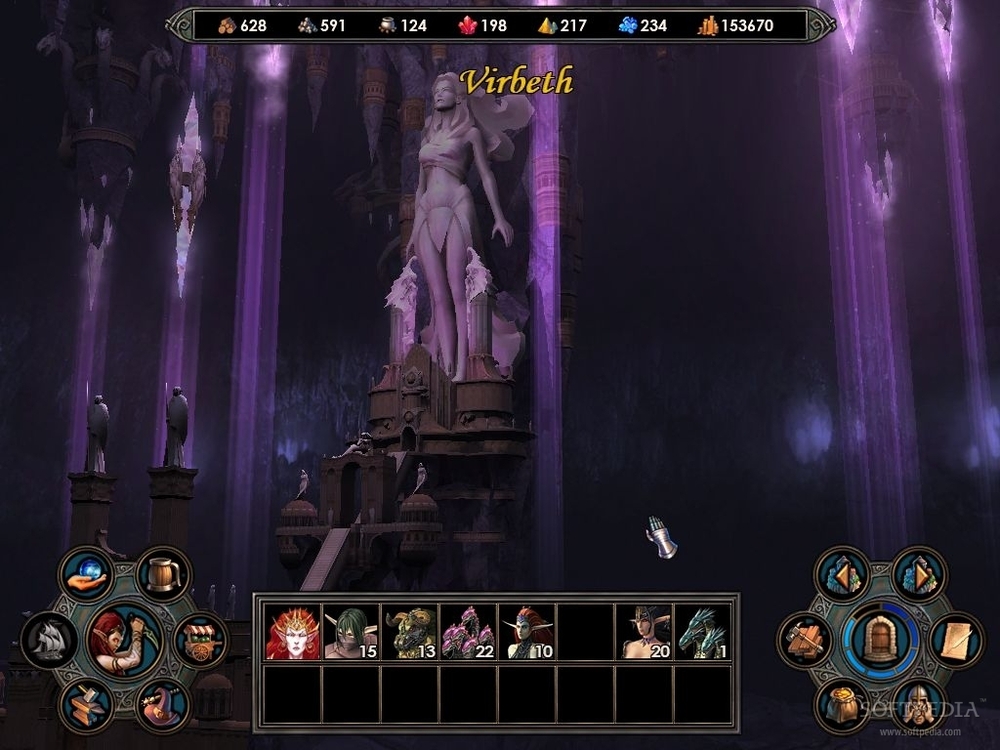Viewport: 1000px width, 750px height.
Task: Open the gold sack icon
Action: [842, 705]
